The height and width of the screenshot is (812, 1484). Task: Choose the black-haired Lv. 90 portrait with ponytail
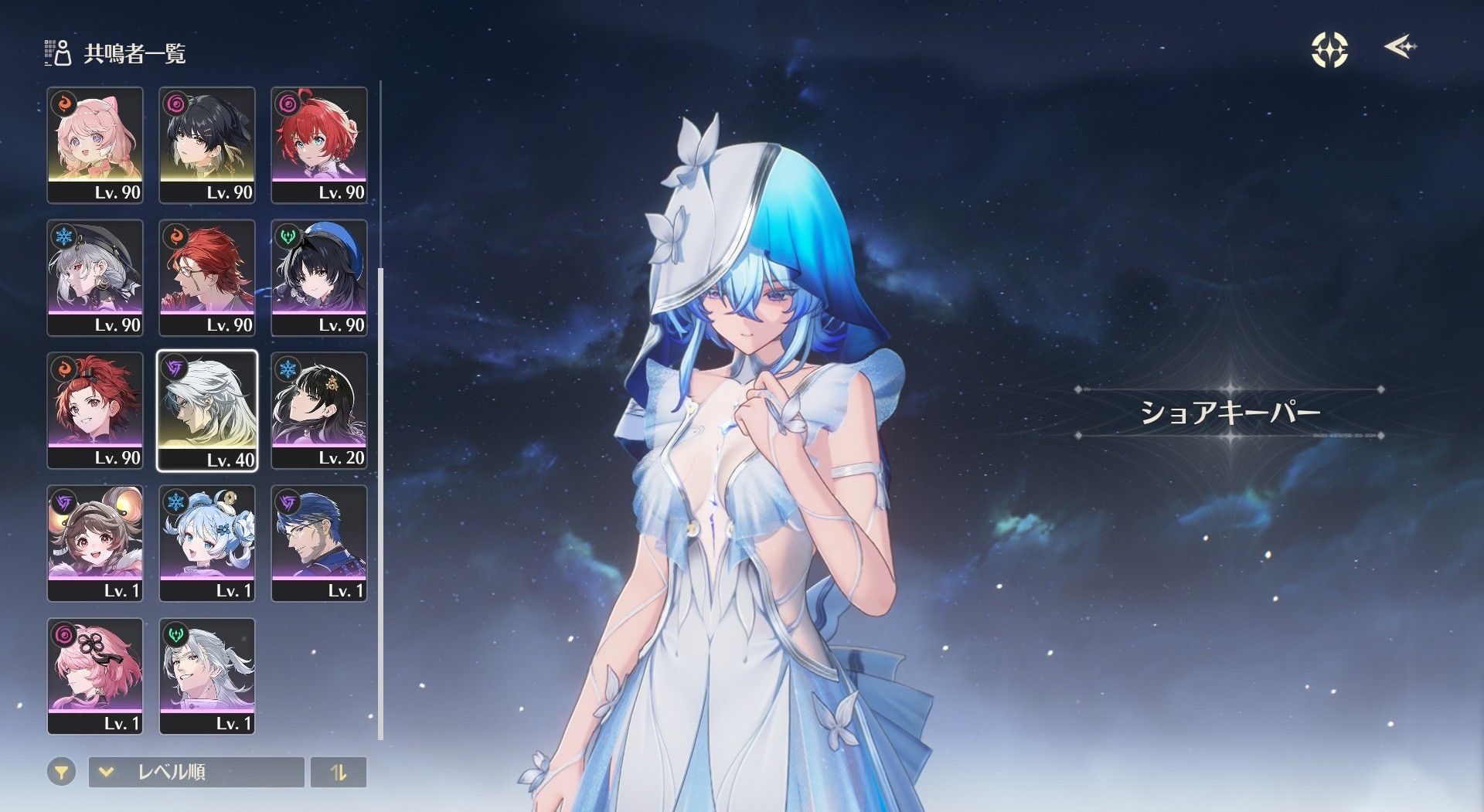click(207, 144)
